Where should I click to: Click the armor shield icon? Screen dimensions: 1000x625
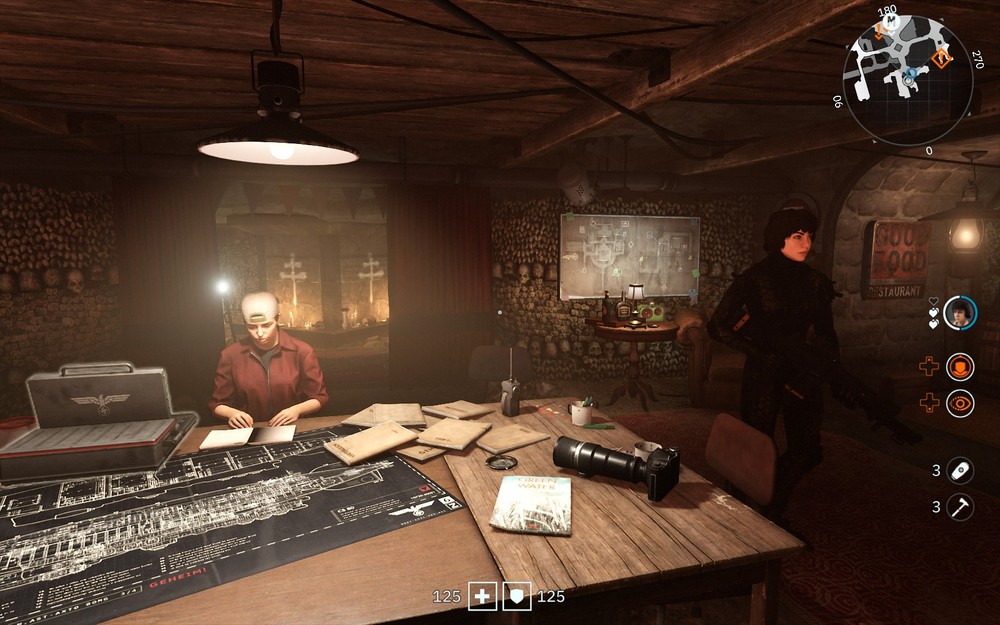(517, 597)
